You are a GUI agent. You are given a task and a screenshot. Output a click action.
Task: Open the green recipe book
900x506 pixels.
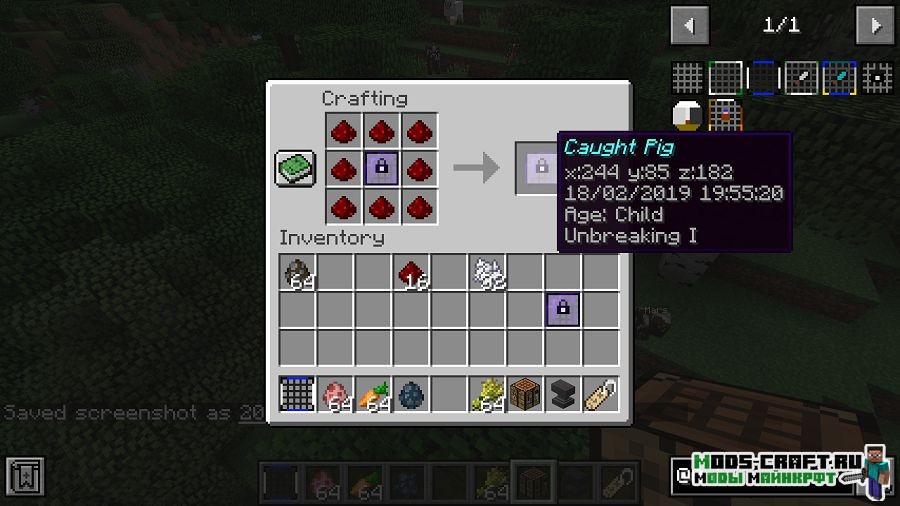295,167
